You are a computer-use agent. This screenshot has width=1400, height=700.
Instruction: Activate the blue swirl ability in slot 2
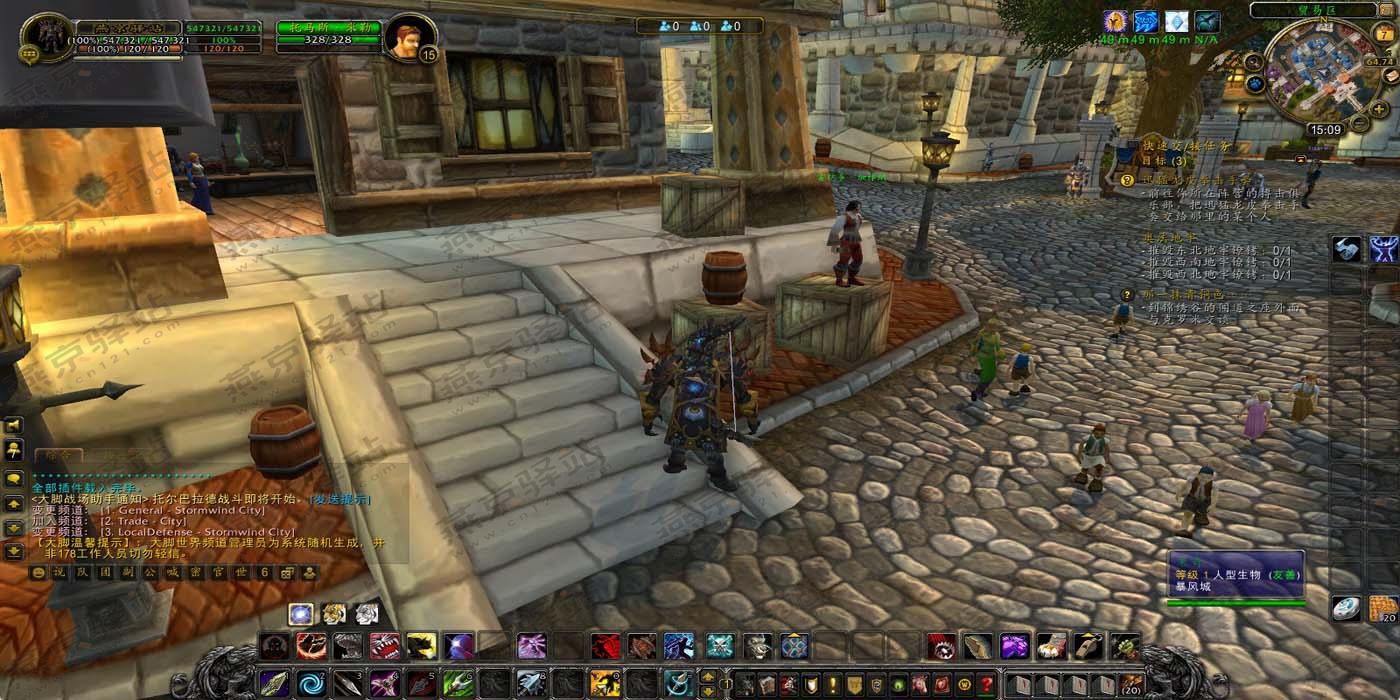coord(311,683)
